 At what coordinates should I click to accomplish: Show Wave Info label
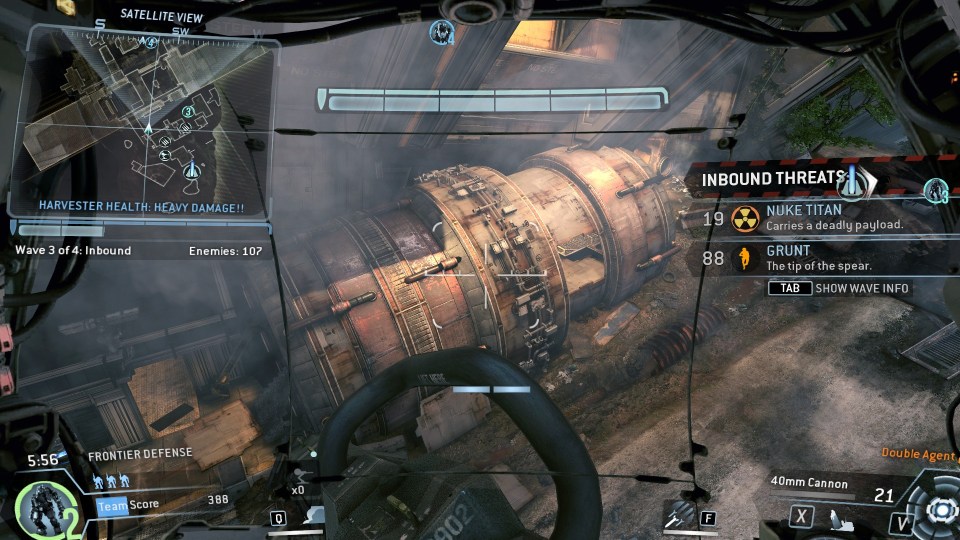coord(863,288)
